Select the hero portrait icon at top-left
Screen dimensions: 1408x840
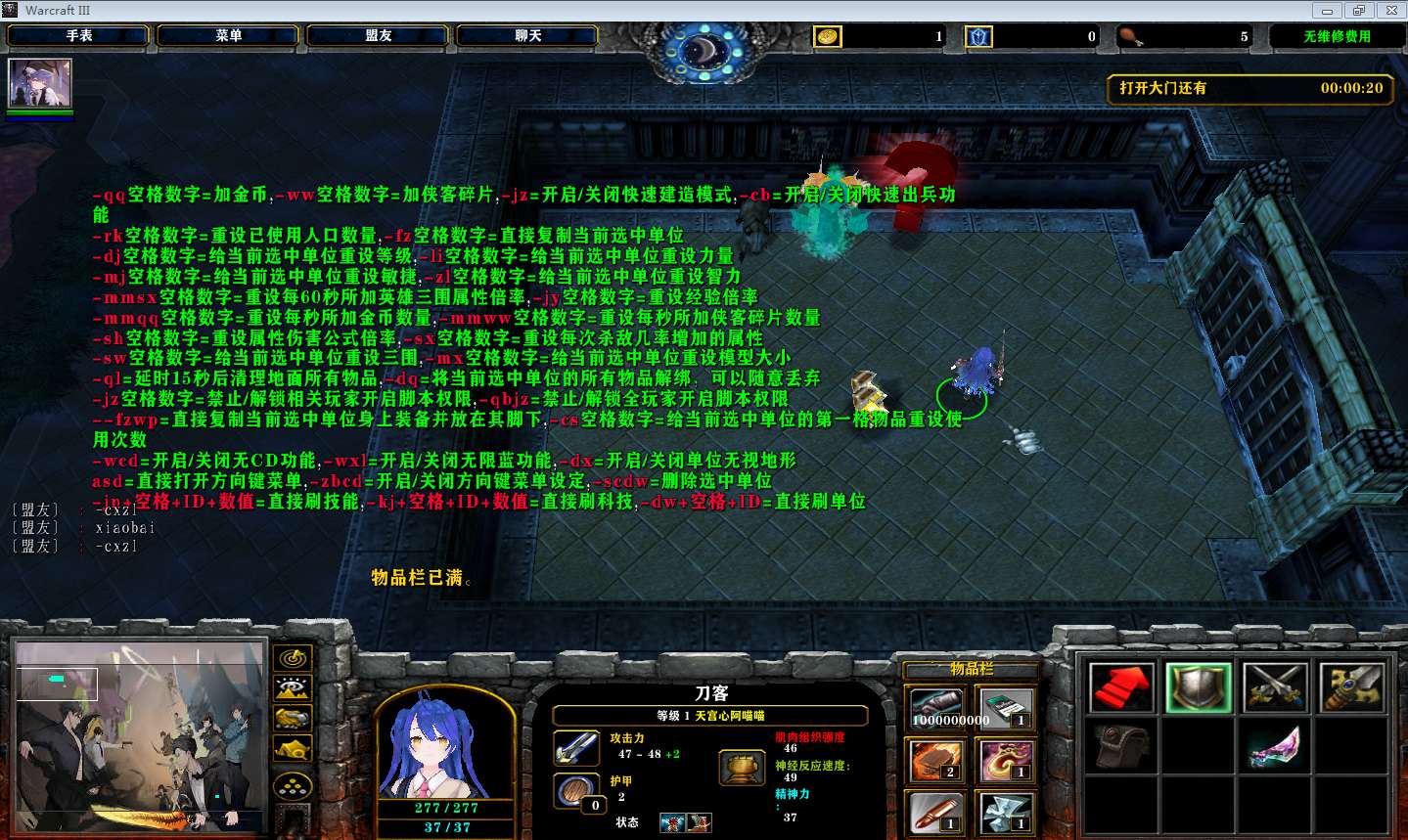click(40, 84)
